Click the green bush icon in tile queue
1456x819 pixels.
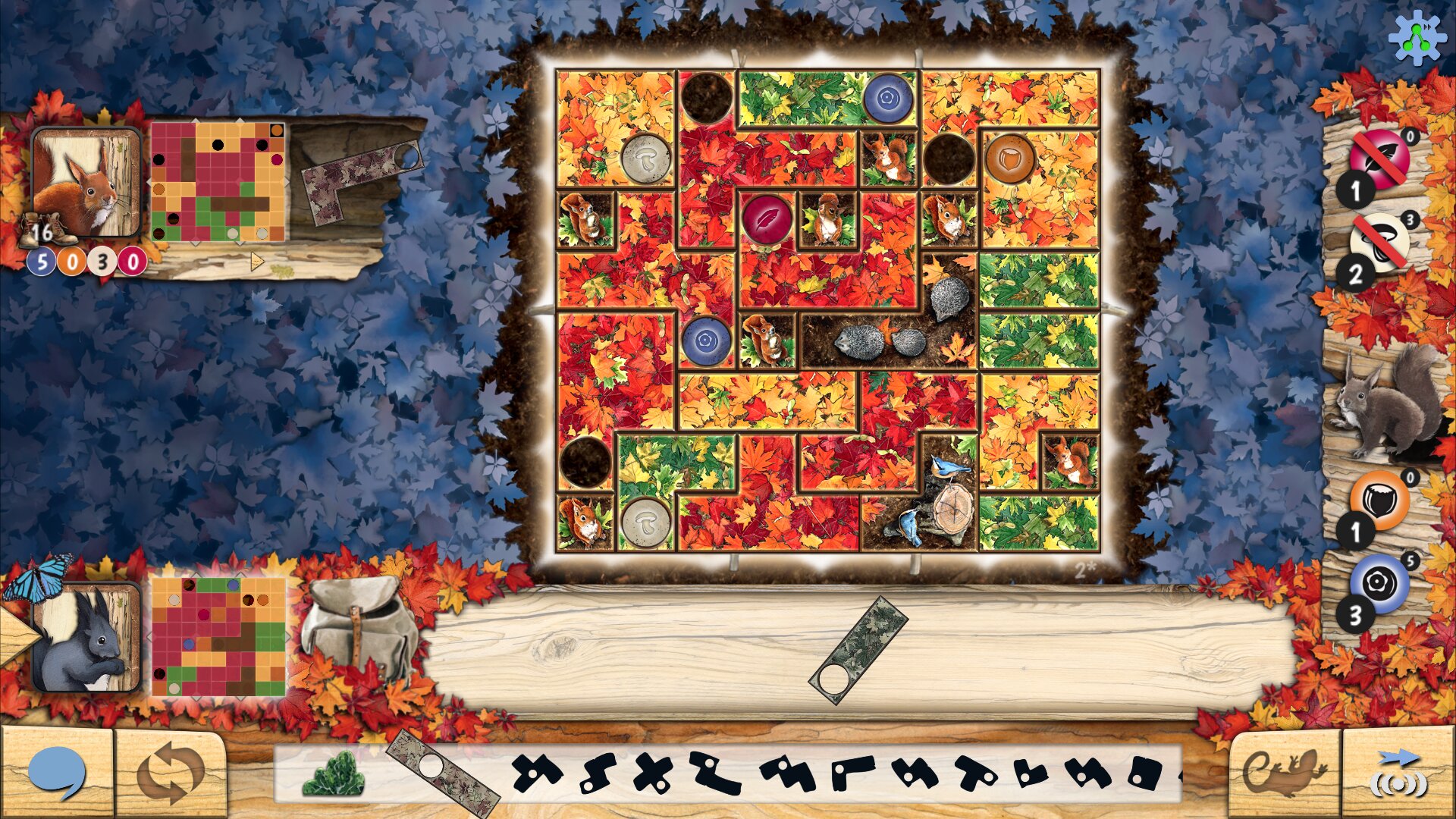[x=334, y=773]
